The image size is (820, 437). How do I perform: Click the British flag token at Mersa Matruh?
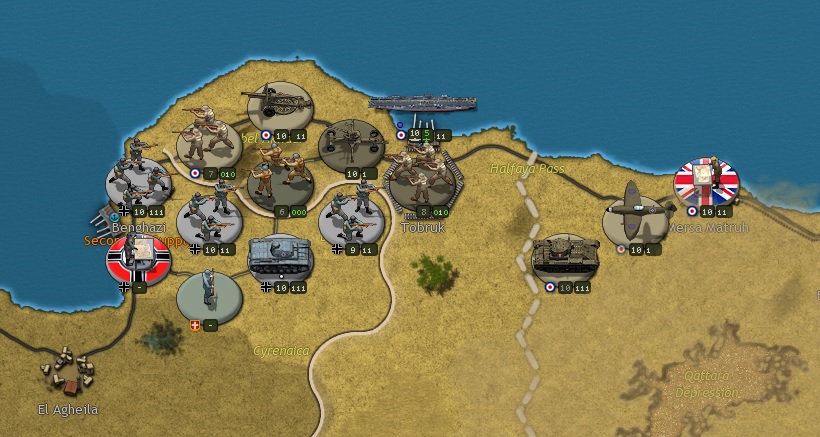(x=706, y=181)
